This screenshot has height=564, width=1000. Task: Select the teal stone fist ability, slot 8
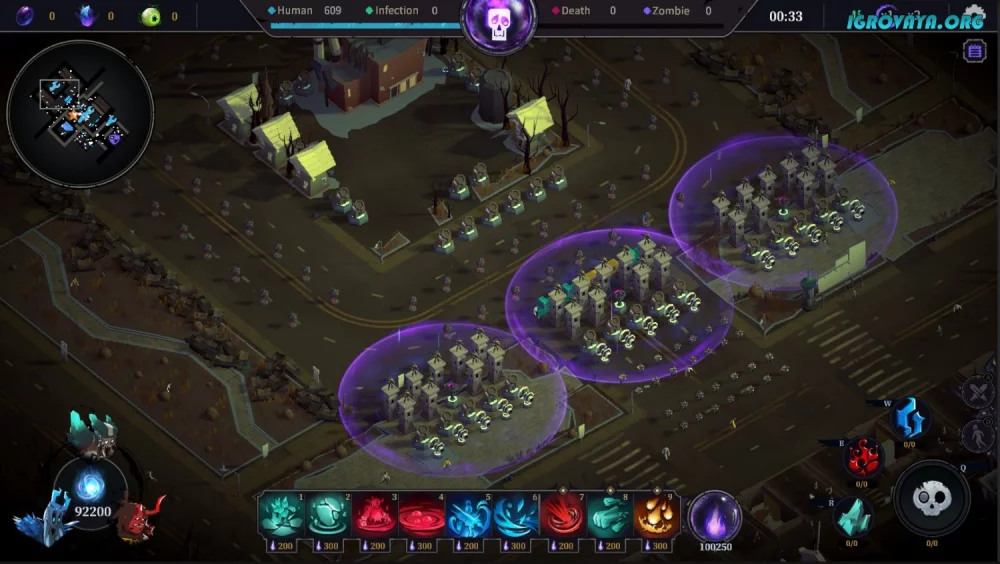(609, 516)
